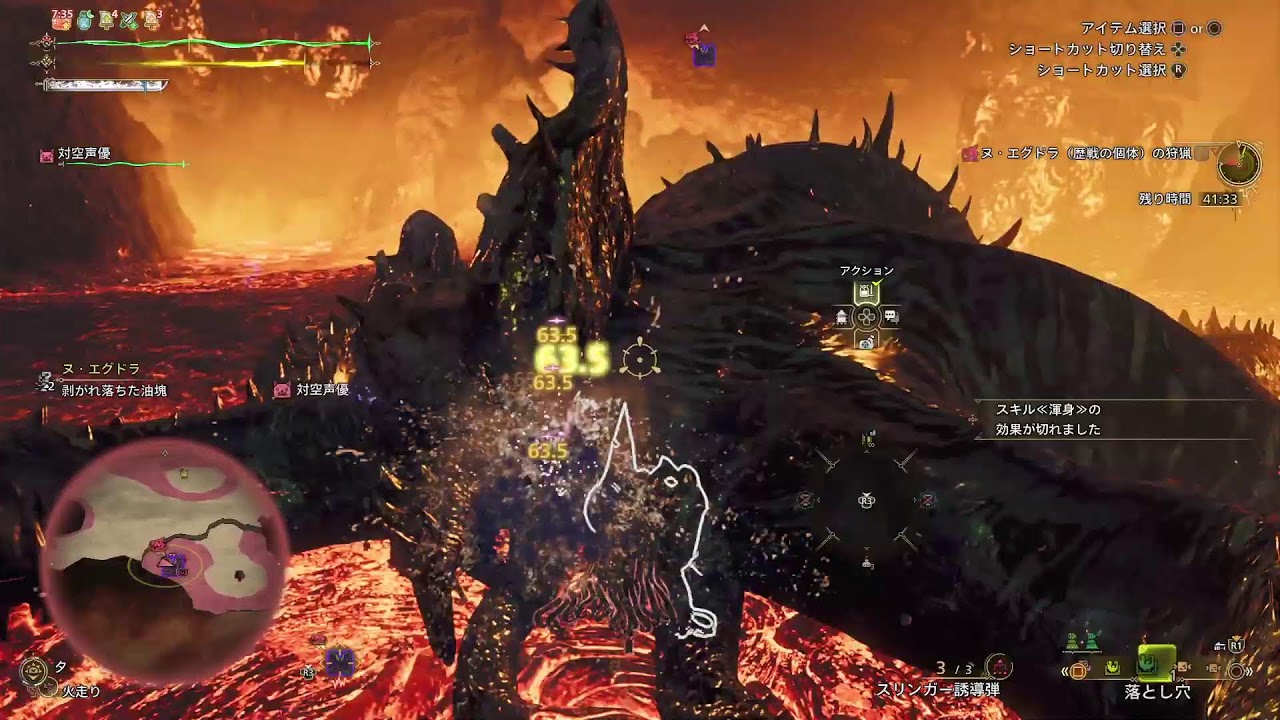
Task: Select the 落とし穴 (pitfall trap) item icon
Action: [1147, 665]
